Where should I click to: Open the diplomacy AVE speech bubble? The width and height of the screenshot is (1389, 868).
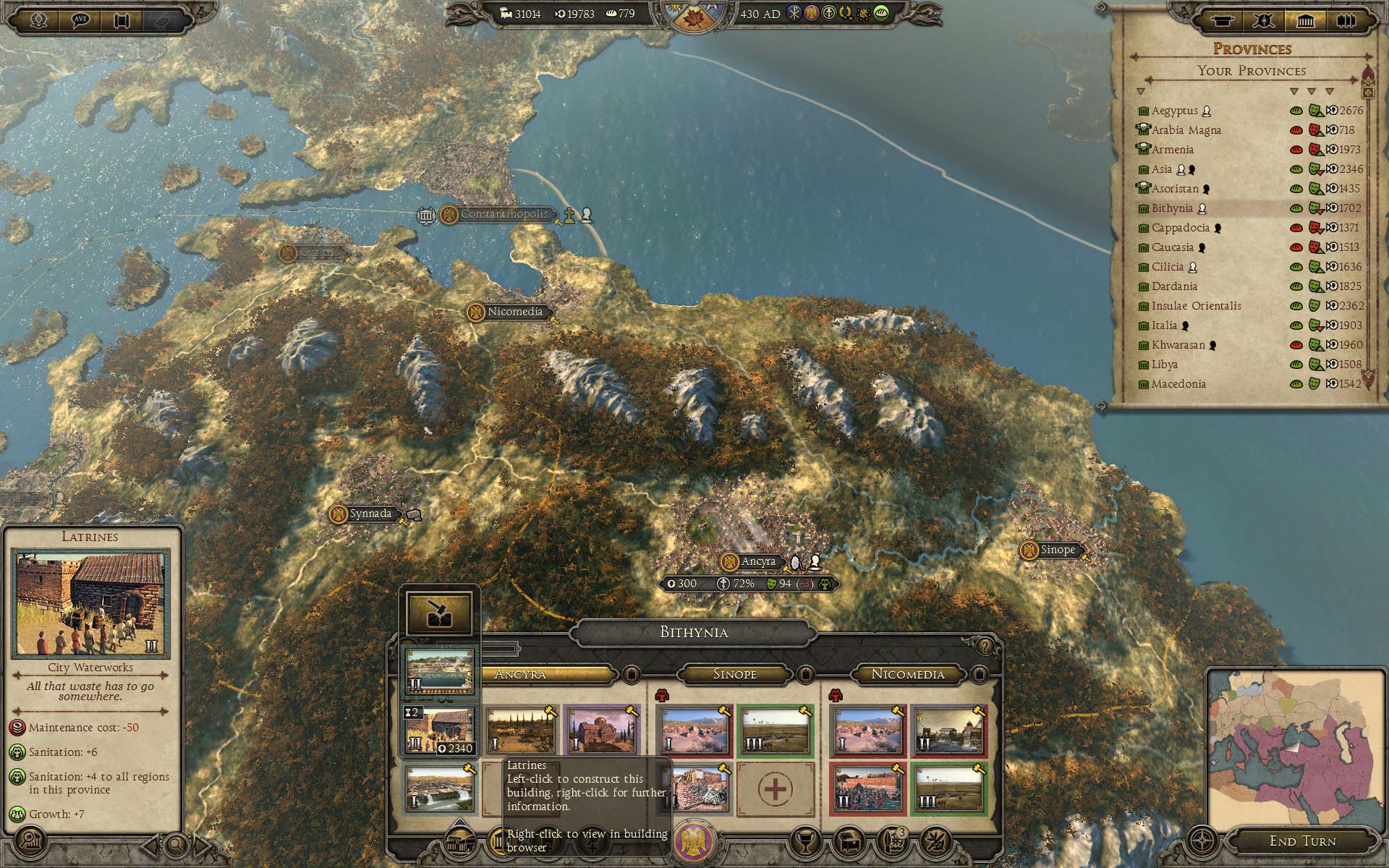coord(81,20)
